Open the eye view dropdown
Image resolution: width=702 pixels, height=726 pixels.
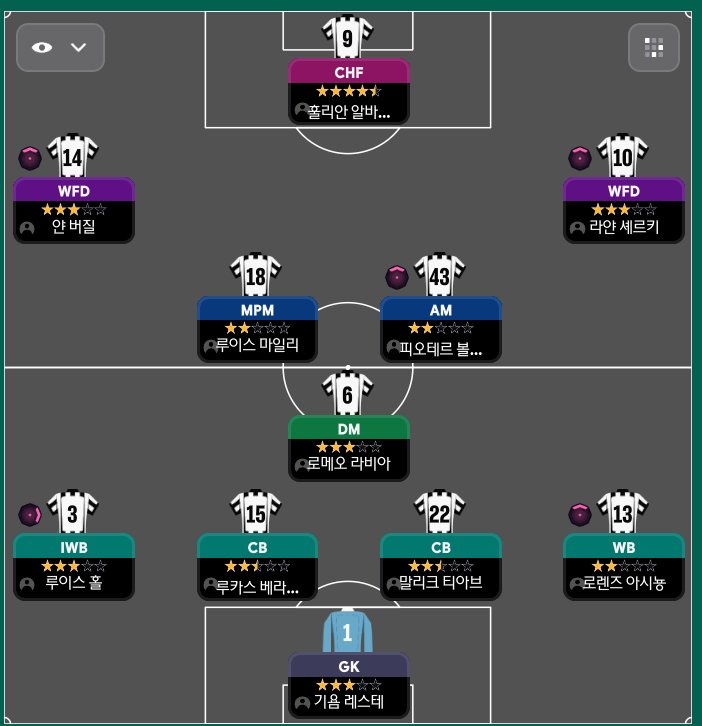pos(60,47)
